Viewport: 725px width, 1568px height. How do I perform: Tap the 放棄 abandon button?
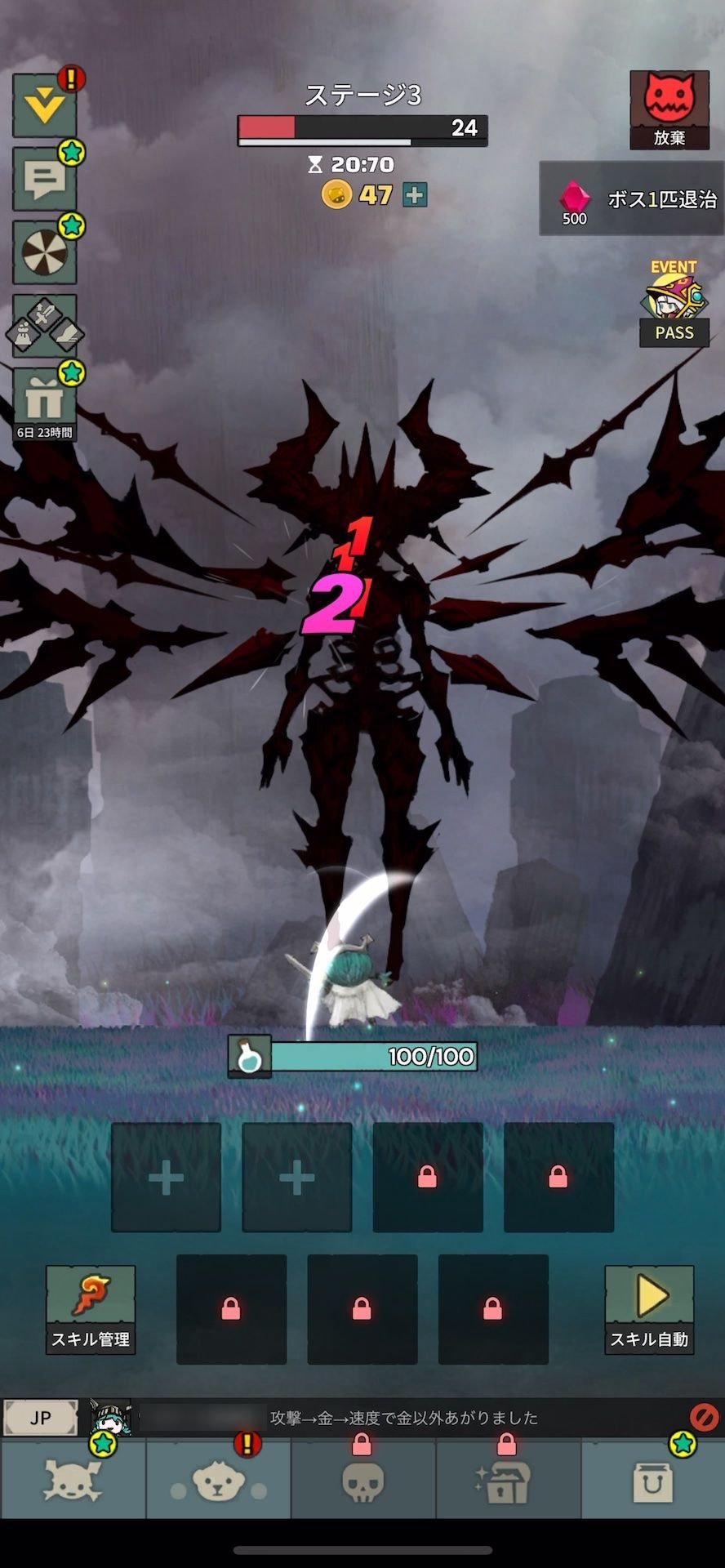point(669,109)
